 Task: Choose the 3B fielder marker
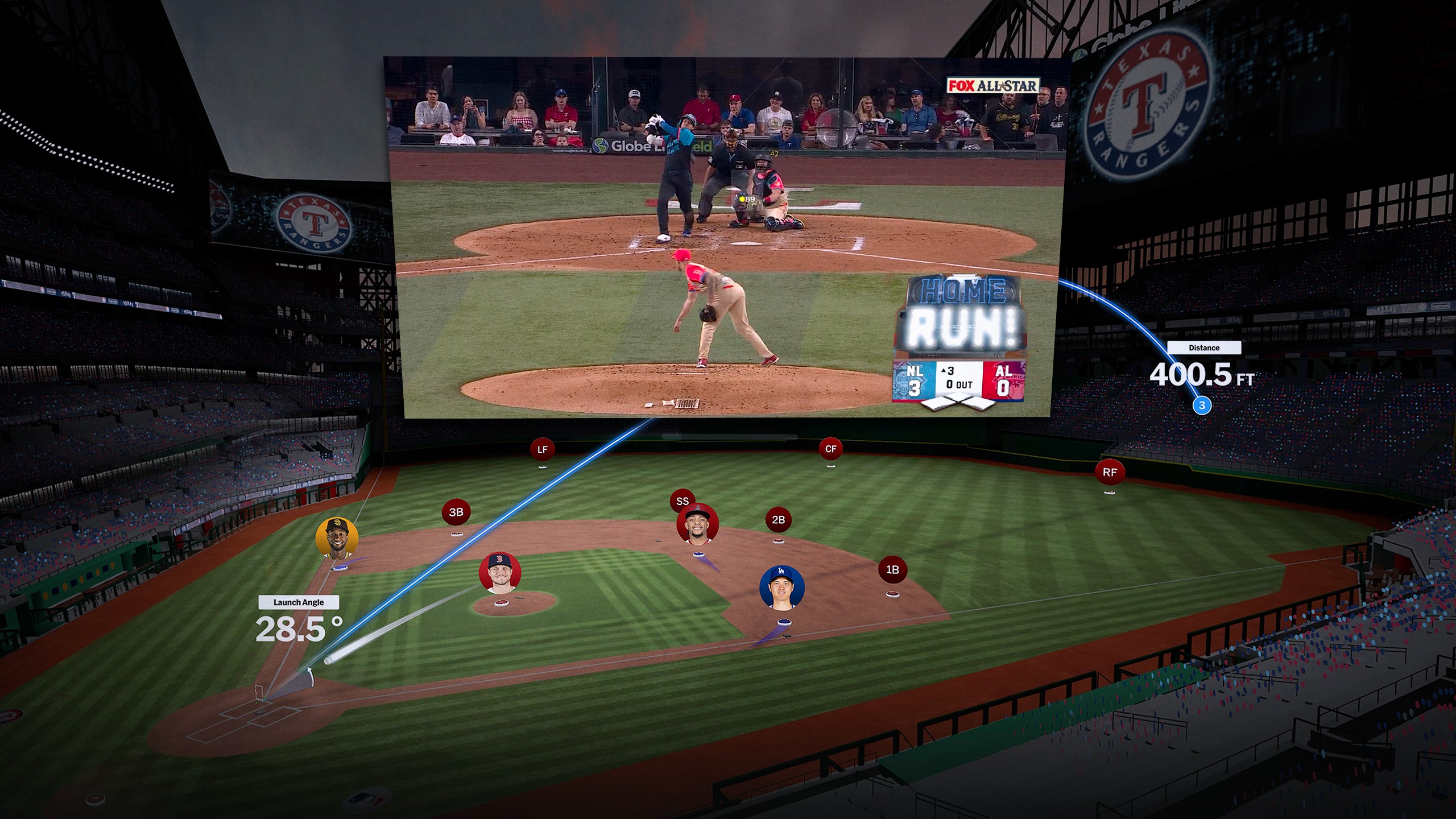(456, 512)
